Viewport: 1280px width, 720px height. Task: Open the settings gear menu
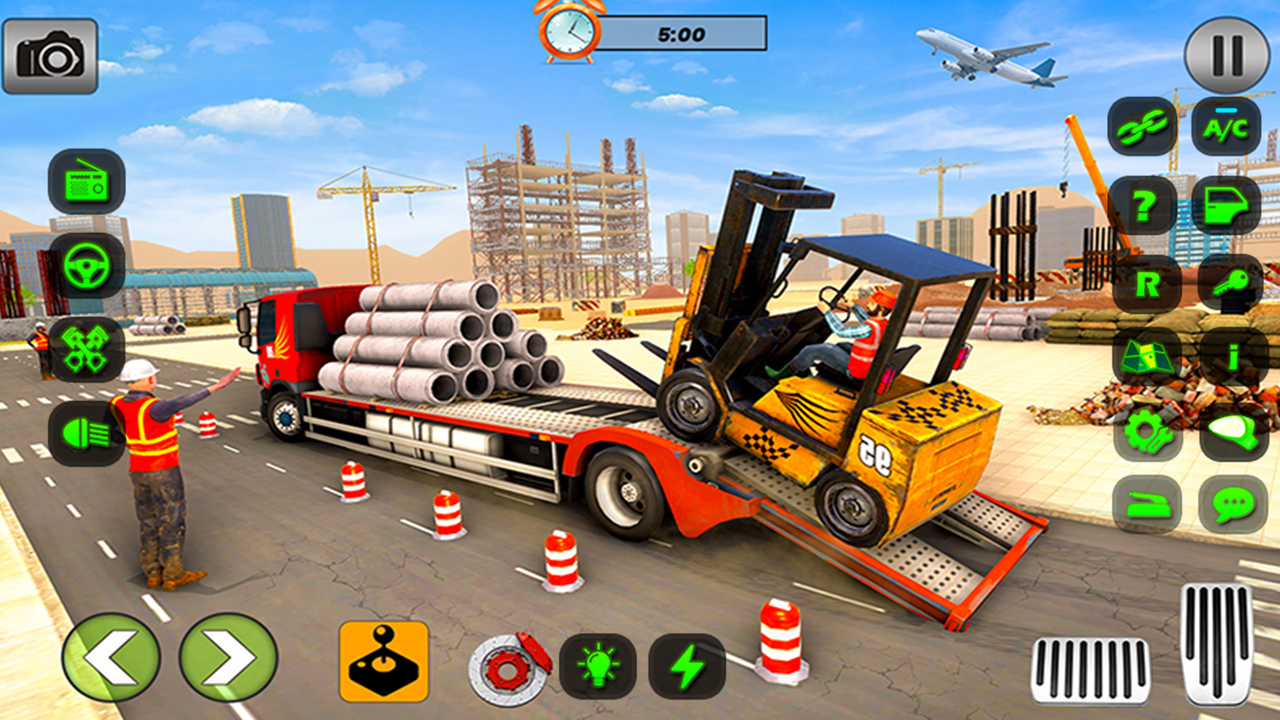click(x=1147, y=434)
